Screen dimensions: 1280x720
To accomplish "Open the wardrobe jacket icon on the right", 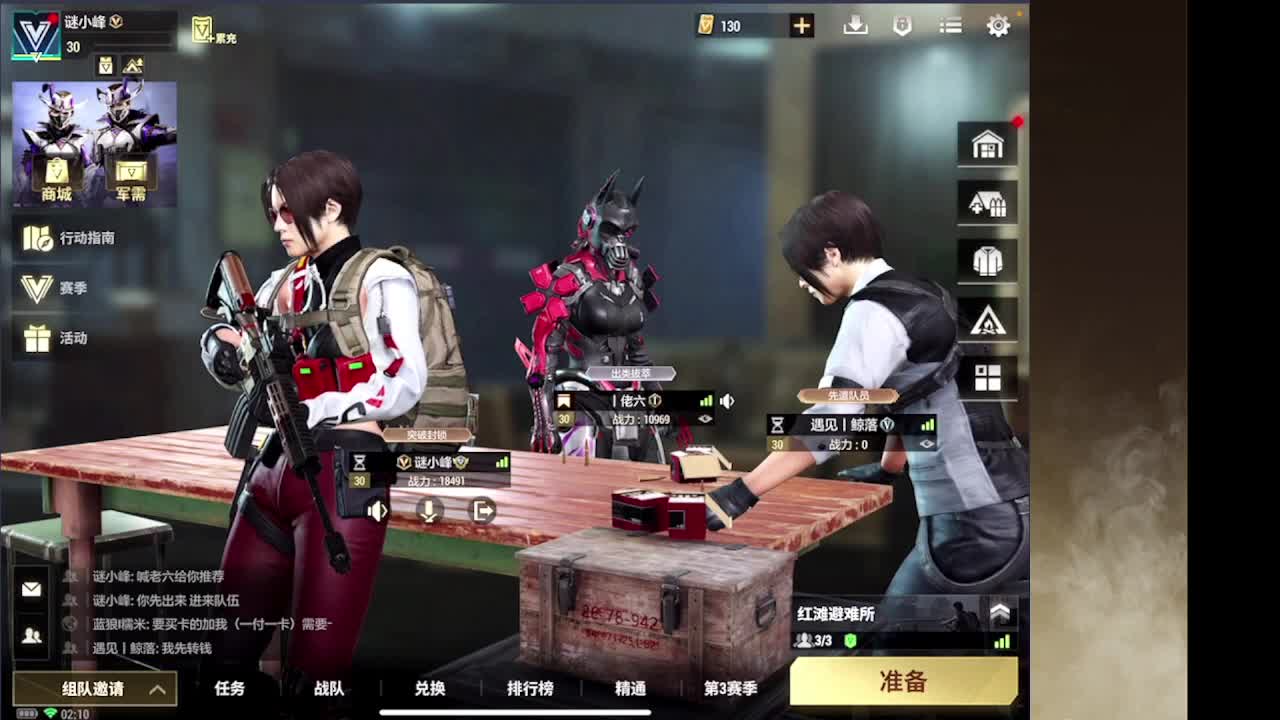I will point(987,261).
